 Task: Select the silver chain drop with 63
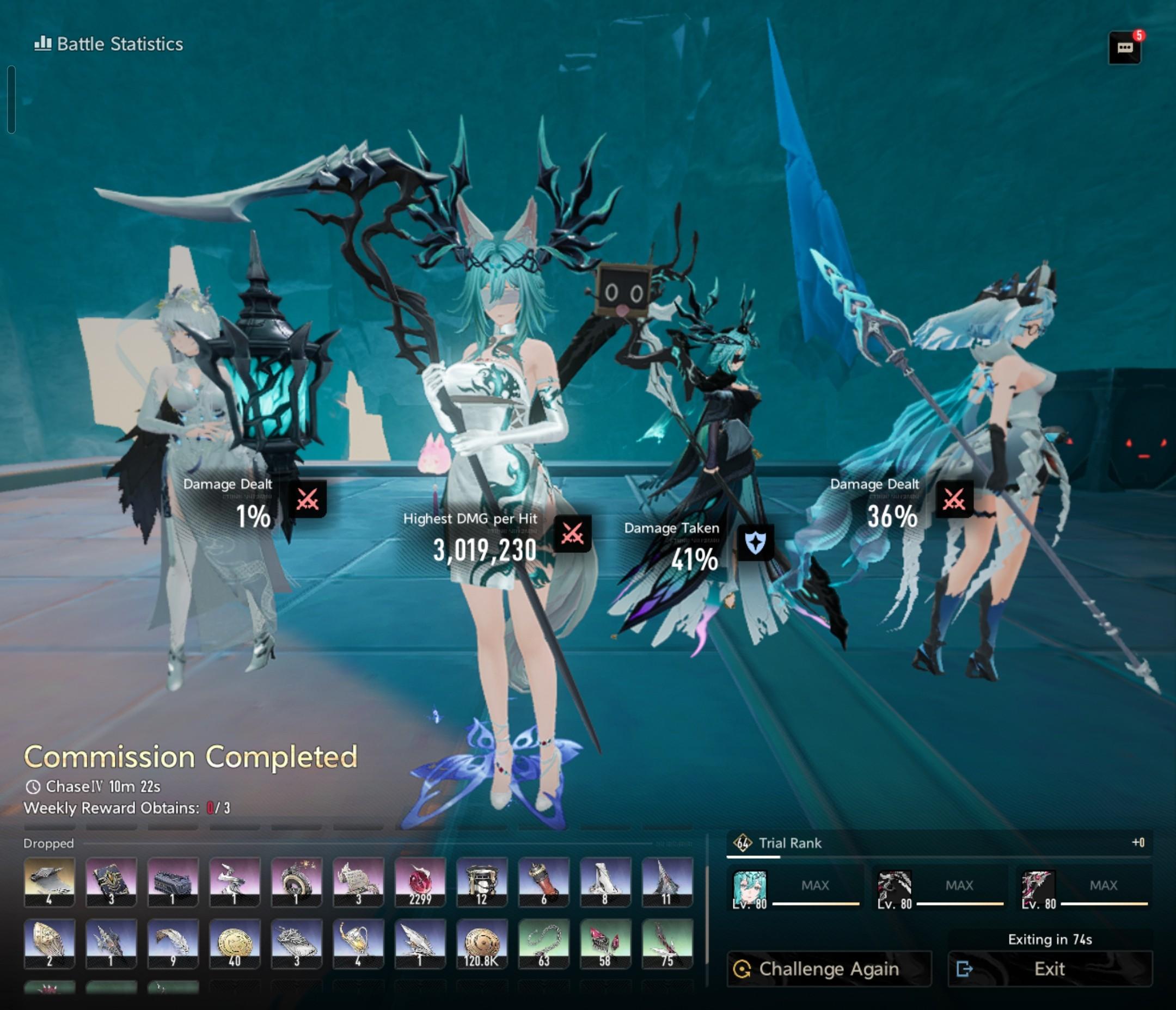point(544,943)
